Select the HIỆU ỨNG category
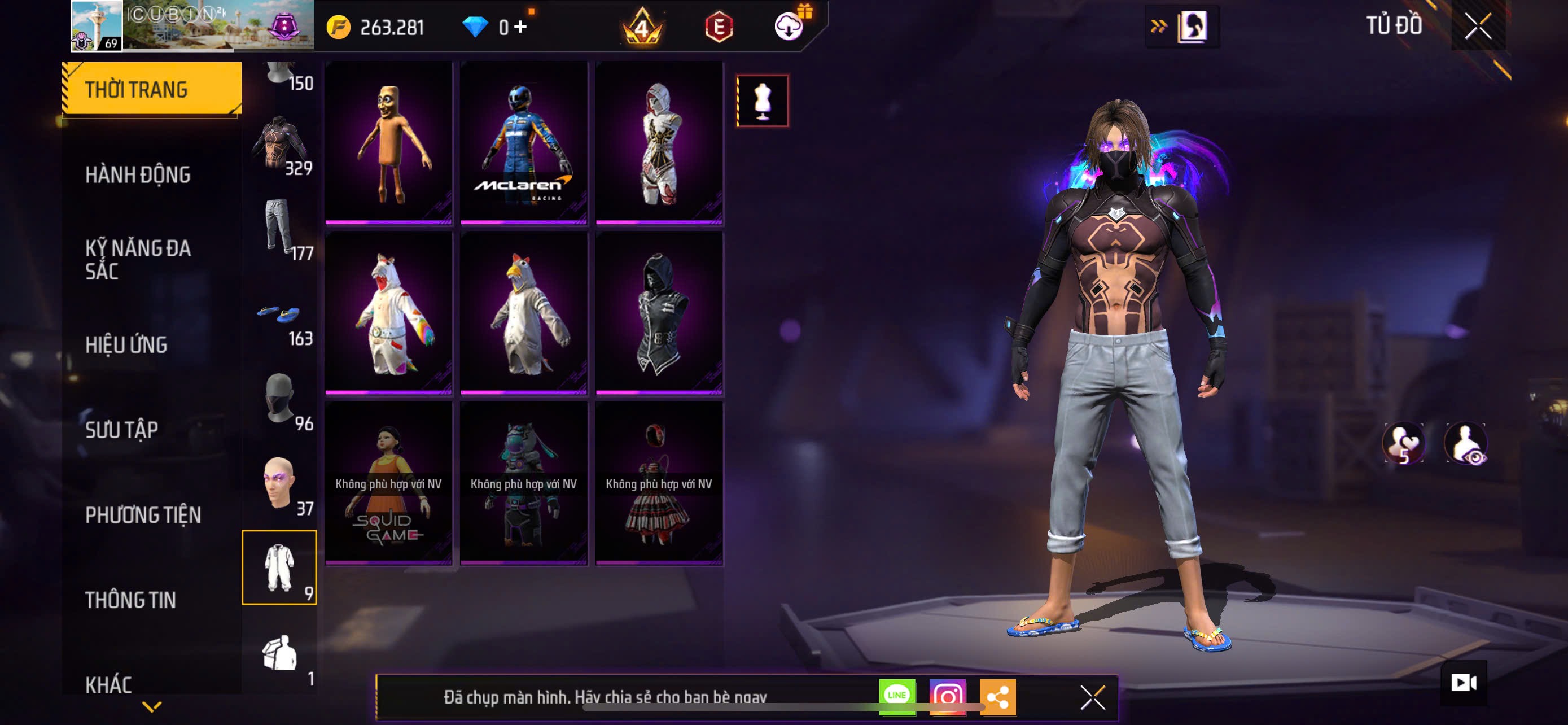The height and width of the screenshot is (725, 1568). point(126,344)
